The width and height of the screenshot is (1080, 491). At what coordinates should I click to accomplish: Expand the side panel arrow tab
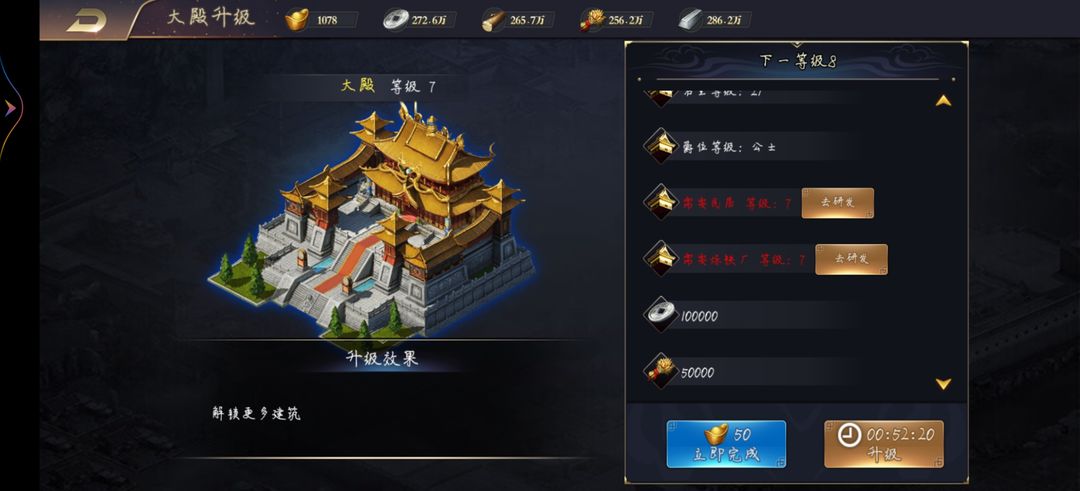point(10,108)
